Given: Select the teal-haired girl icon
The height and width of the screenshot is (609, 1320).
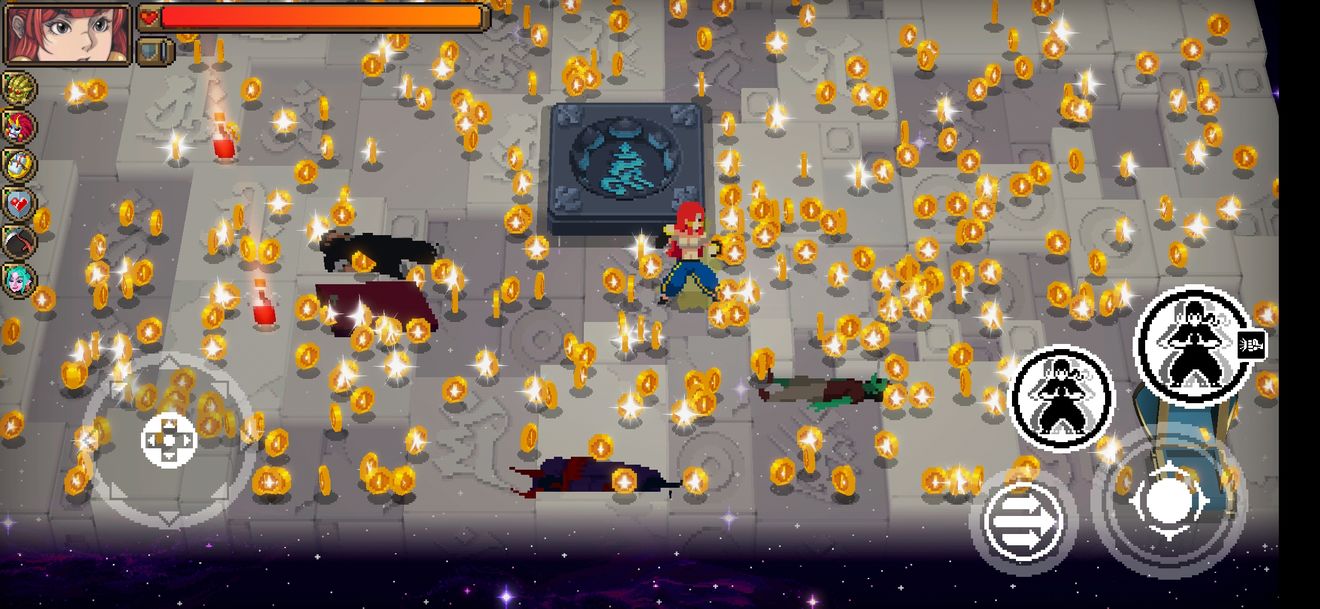Looking at the screenshot, I should pyautogui.click(x=19, y=279).
